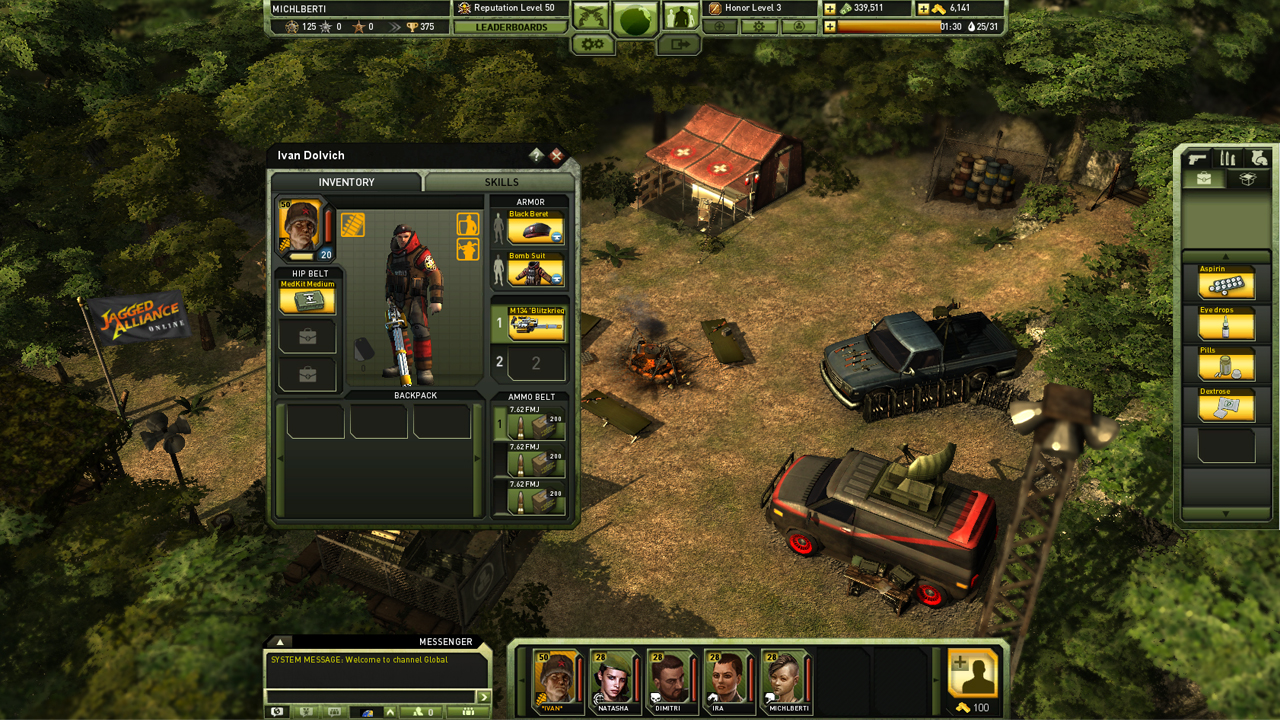This screenshot has width=1280, height=720.
Task: Click the briefcase inventory icon in shop
Action: (x=1203, y=179)
